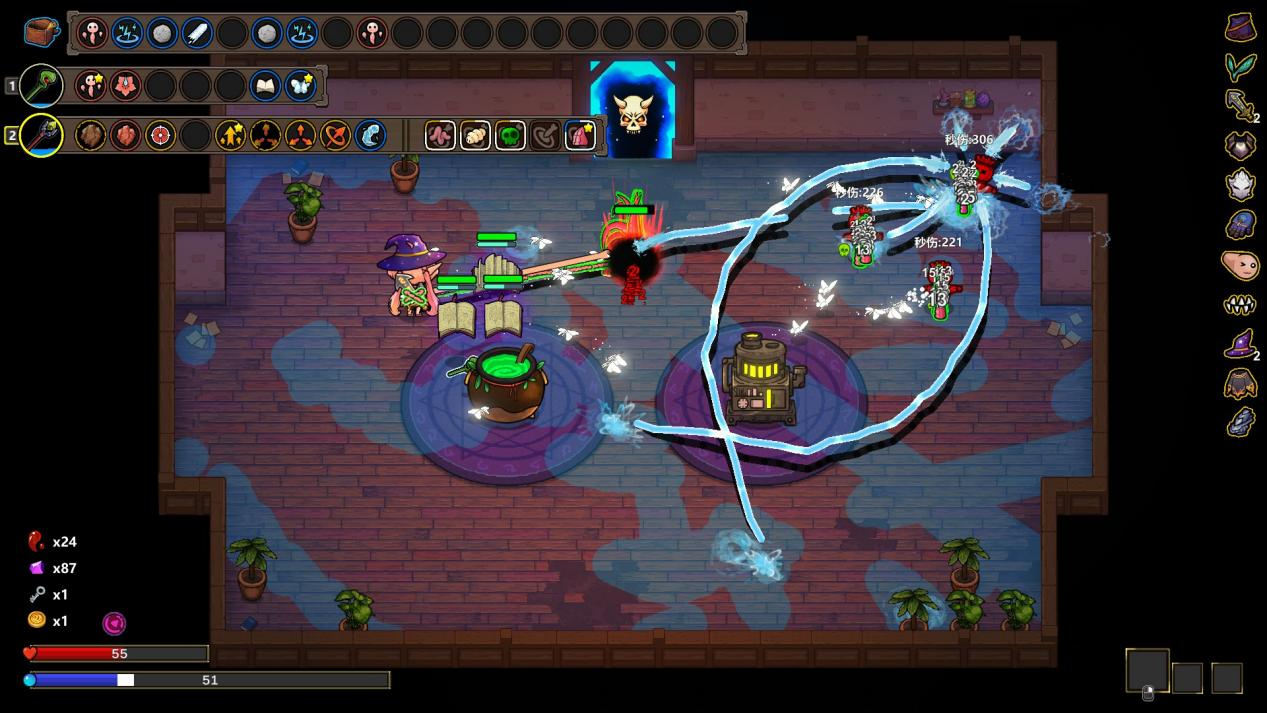Choose the red target spell on staff 2
Viewport: 1267px width, 713px height.
point(161,135)
